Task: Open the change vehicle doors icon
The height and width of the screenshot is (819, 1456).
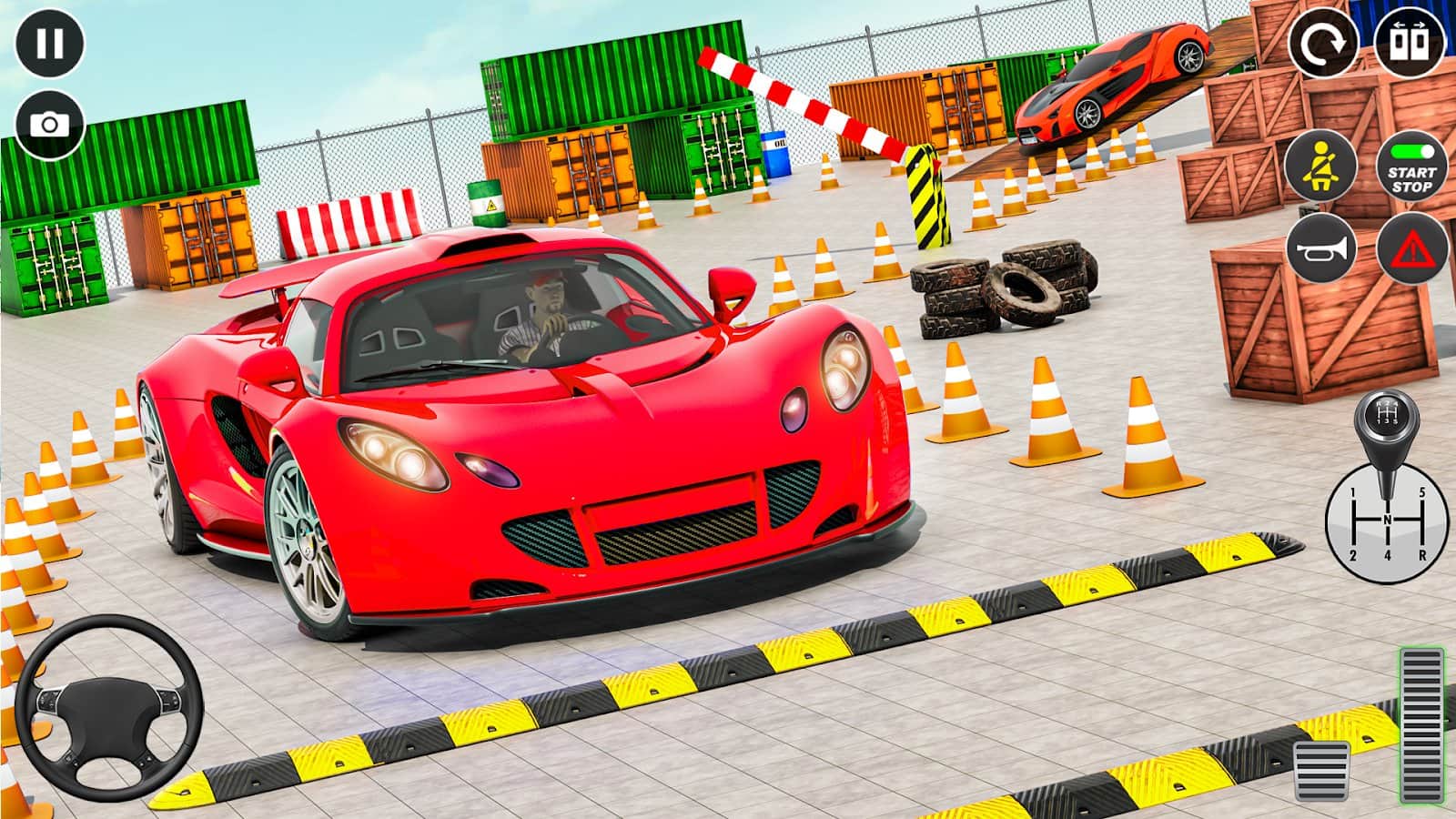Action: [1409, 43]
